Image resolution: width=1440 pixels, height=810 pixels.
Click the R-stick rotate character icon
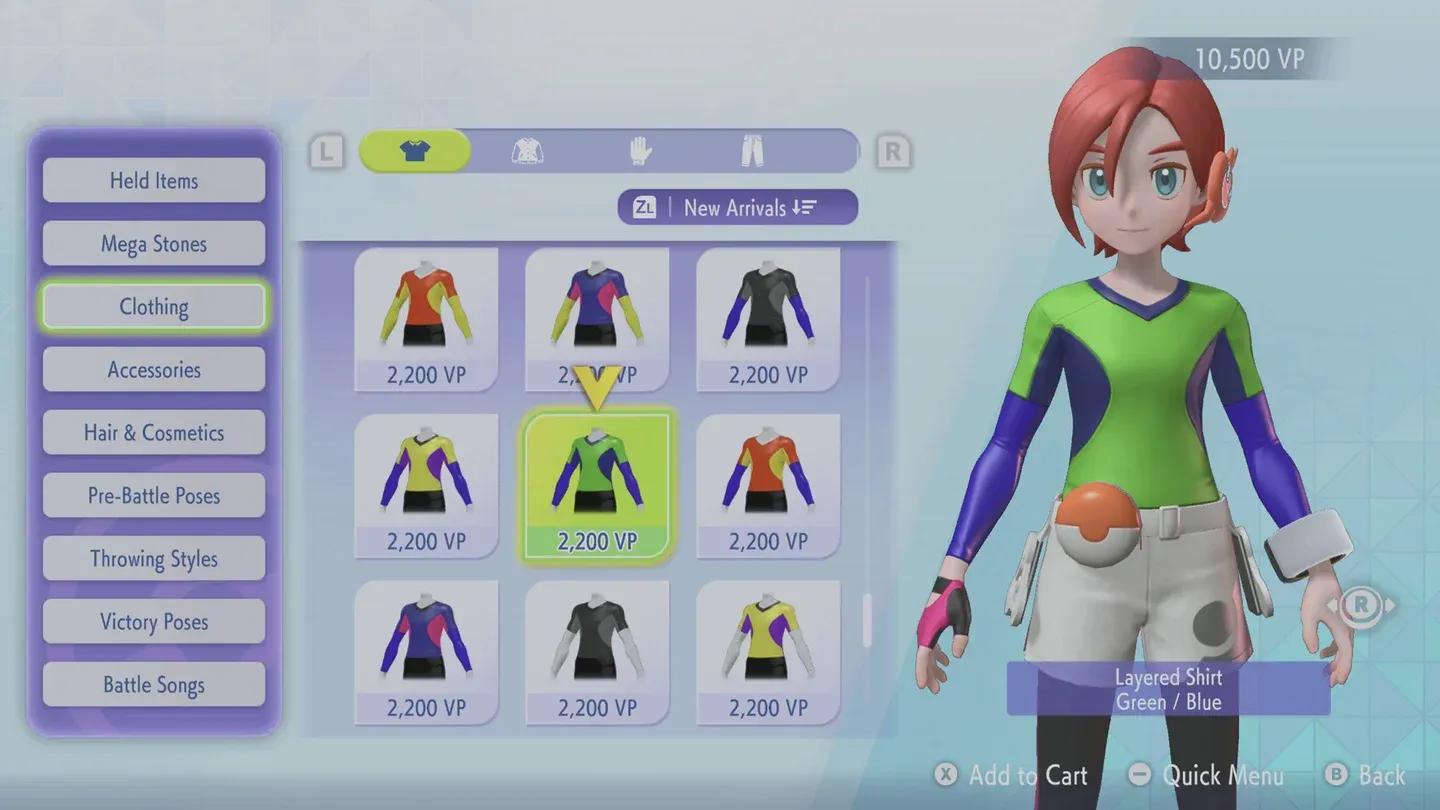point(1360,604)
